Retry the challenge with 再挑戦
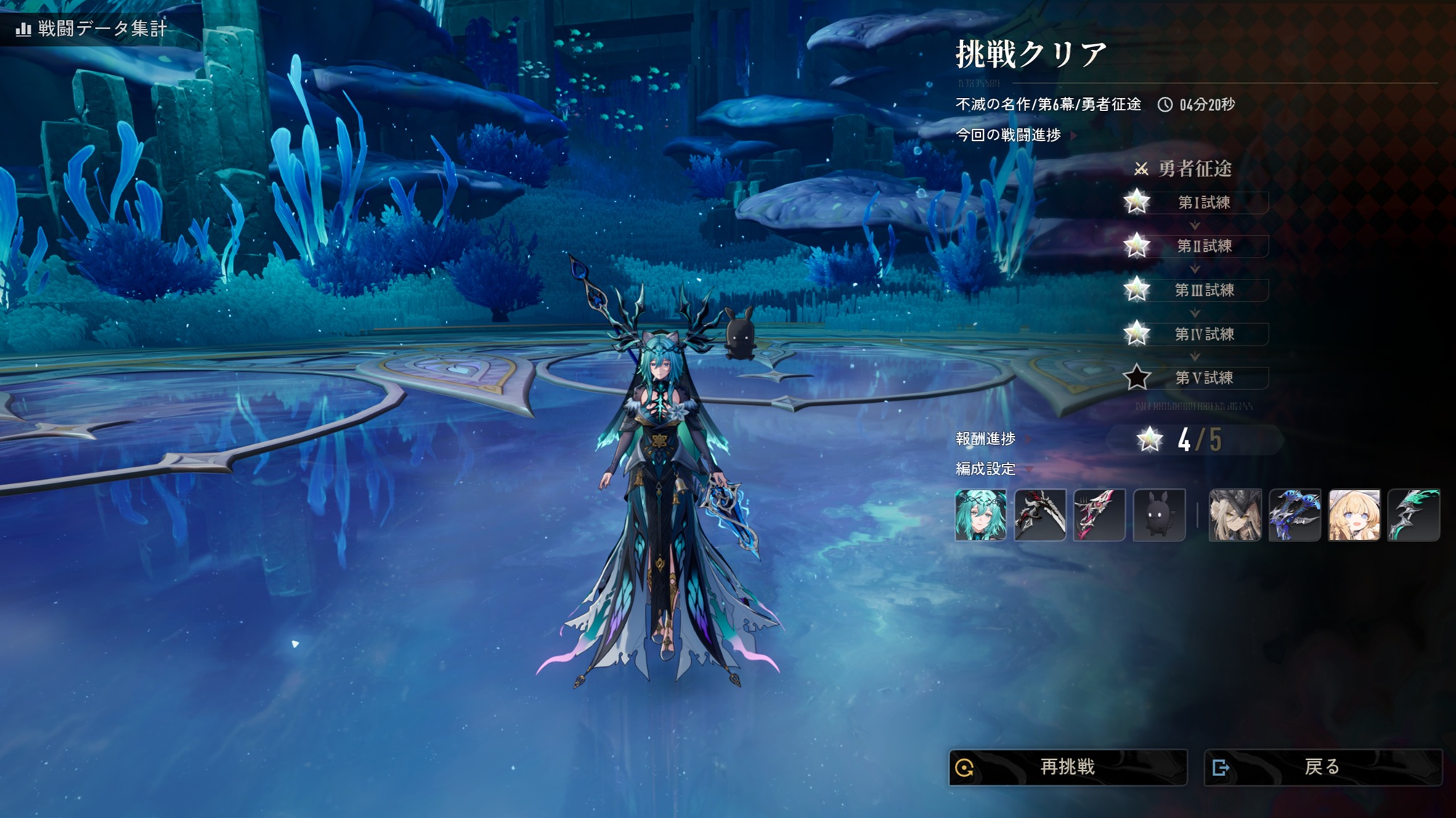The image size is (1456, 818). click(x=1067, y=767)
